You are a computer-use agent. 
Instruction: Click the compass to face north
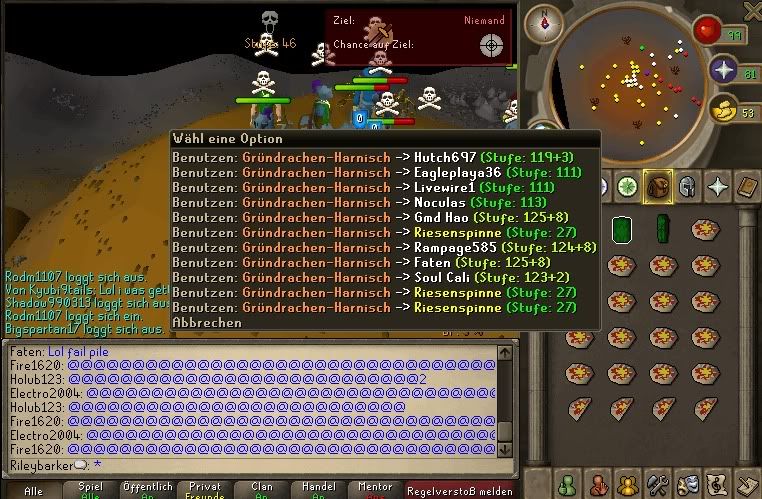544,20
